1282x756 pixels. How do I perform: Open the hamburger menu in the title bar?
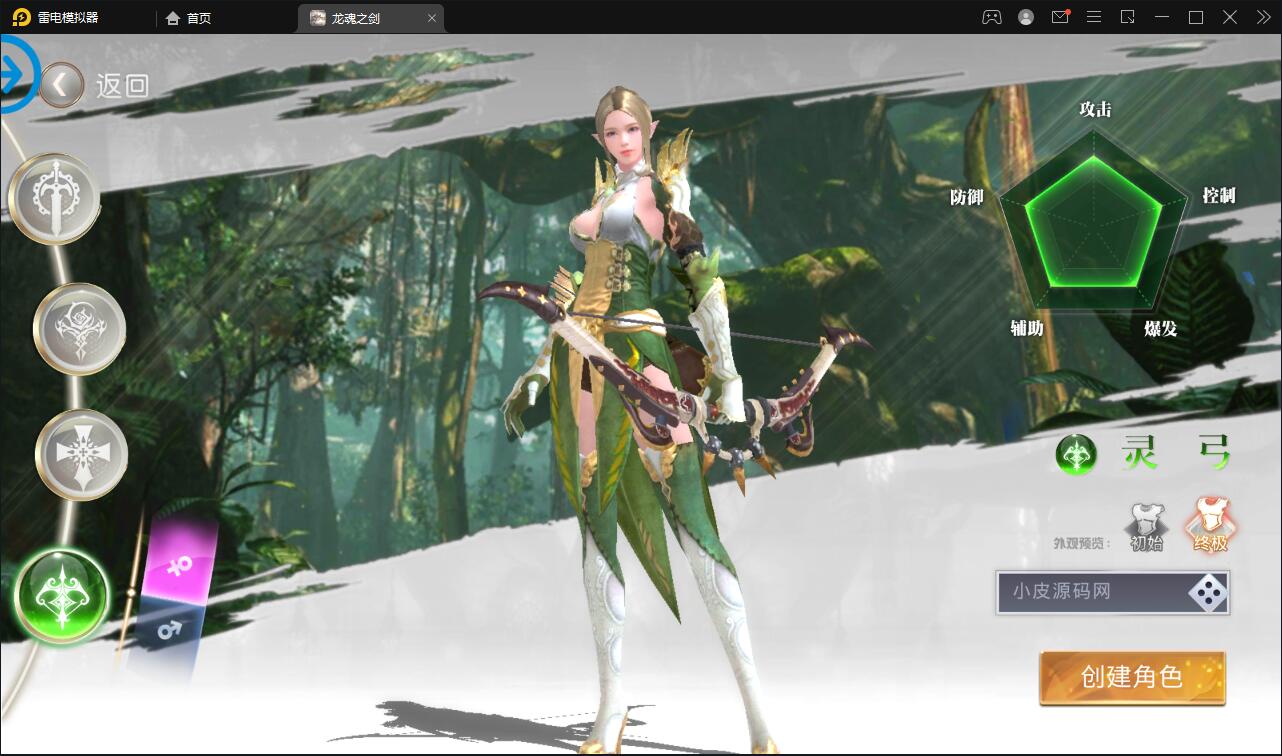point(1094,17)
